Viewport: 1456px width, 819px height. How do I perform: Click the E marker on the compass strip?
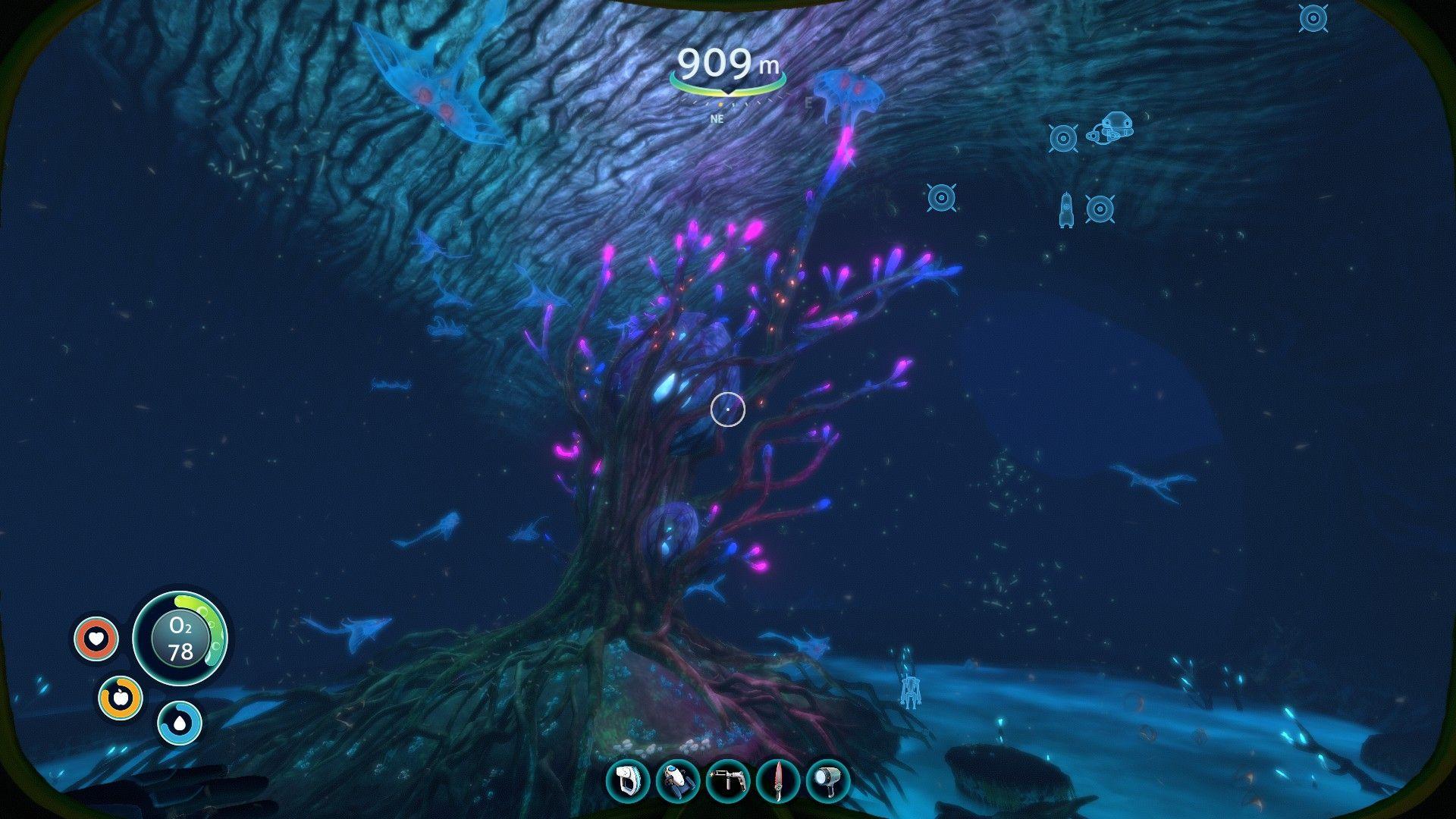[x=809, y=101]
